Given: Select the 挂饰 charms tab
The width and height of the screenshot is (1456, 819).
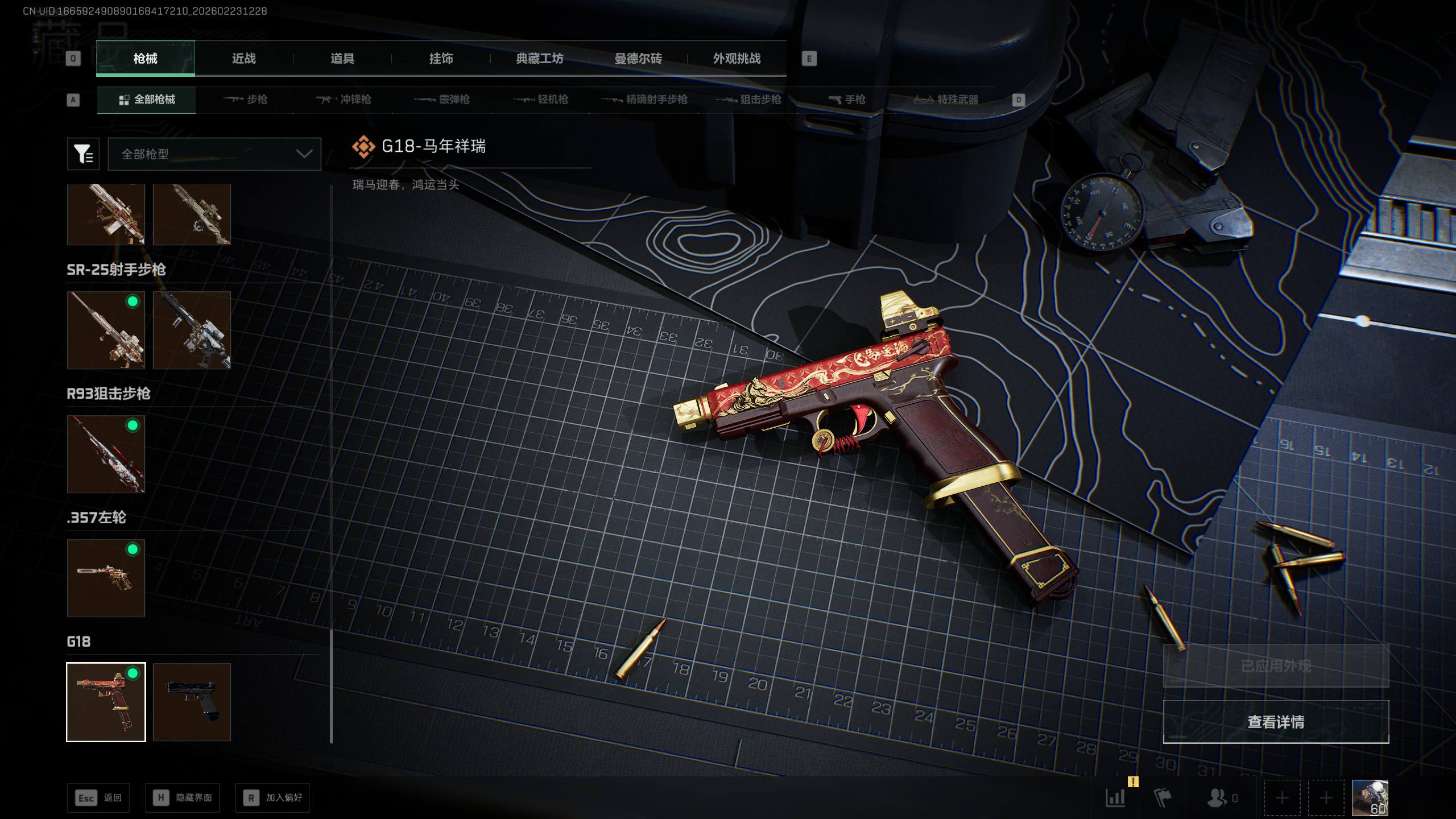Looking at the screenshot, I should pos(441,59).
